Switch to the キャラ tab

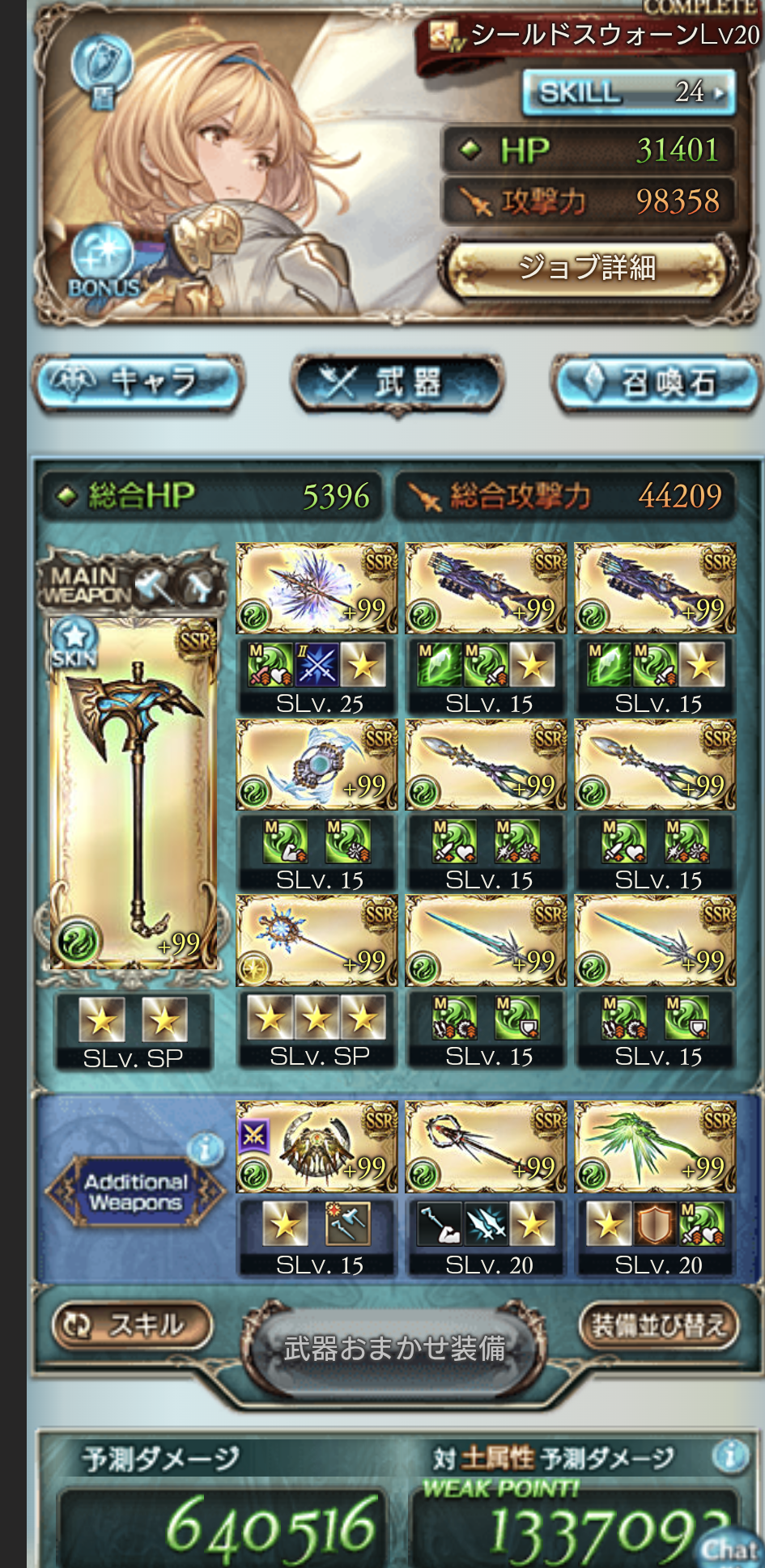tap(137, 382)
